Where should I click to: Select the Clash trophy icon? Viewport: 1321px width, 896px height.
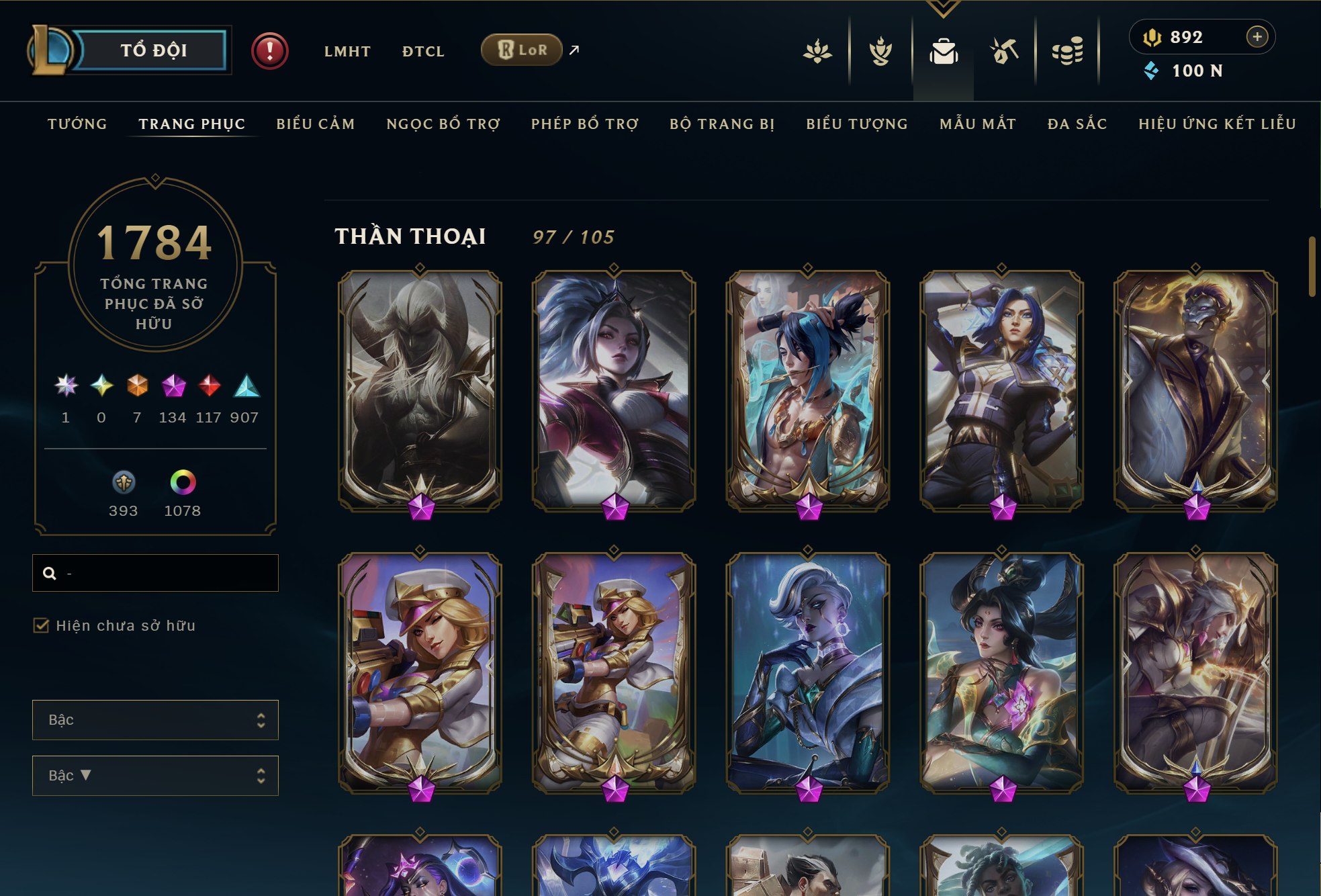[x=880, y=50]
